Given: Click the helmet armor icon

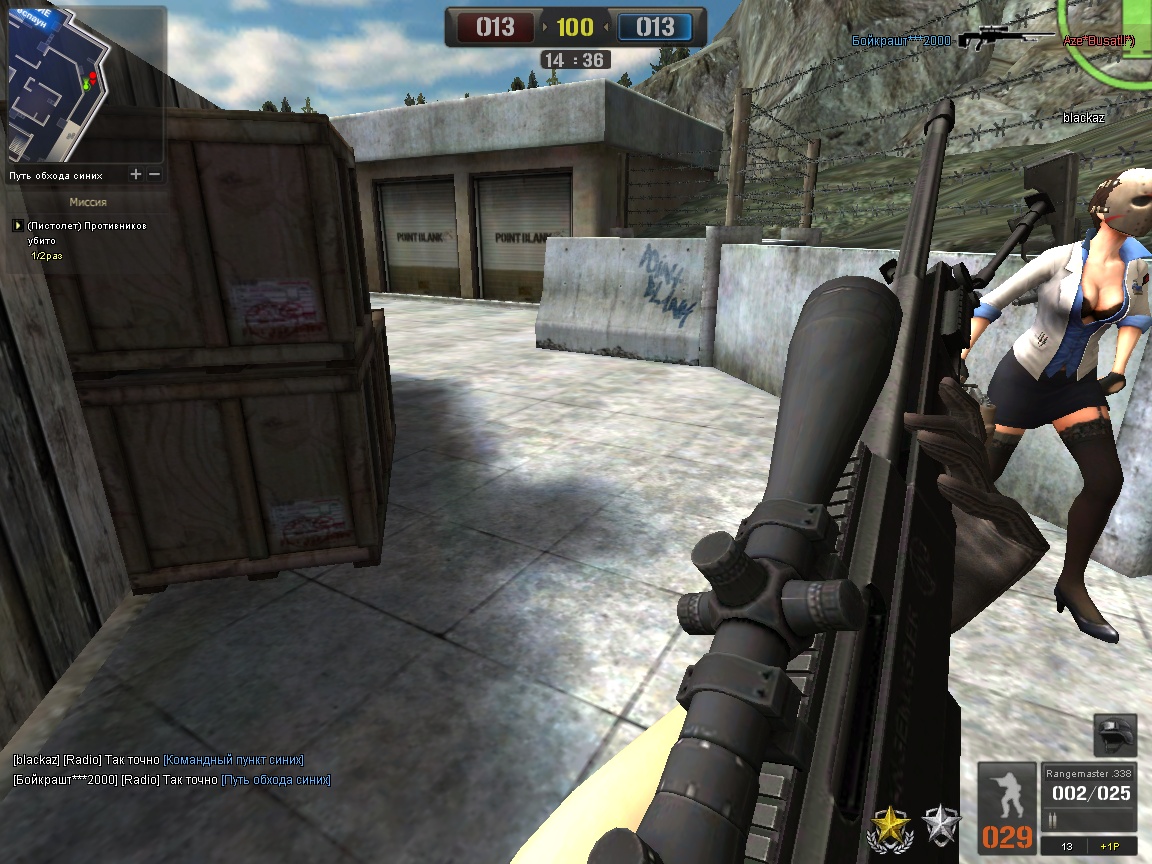Looking at the screenshot, I should coord(1113,735).
